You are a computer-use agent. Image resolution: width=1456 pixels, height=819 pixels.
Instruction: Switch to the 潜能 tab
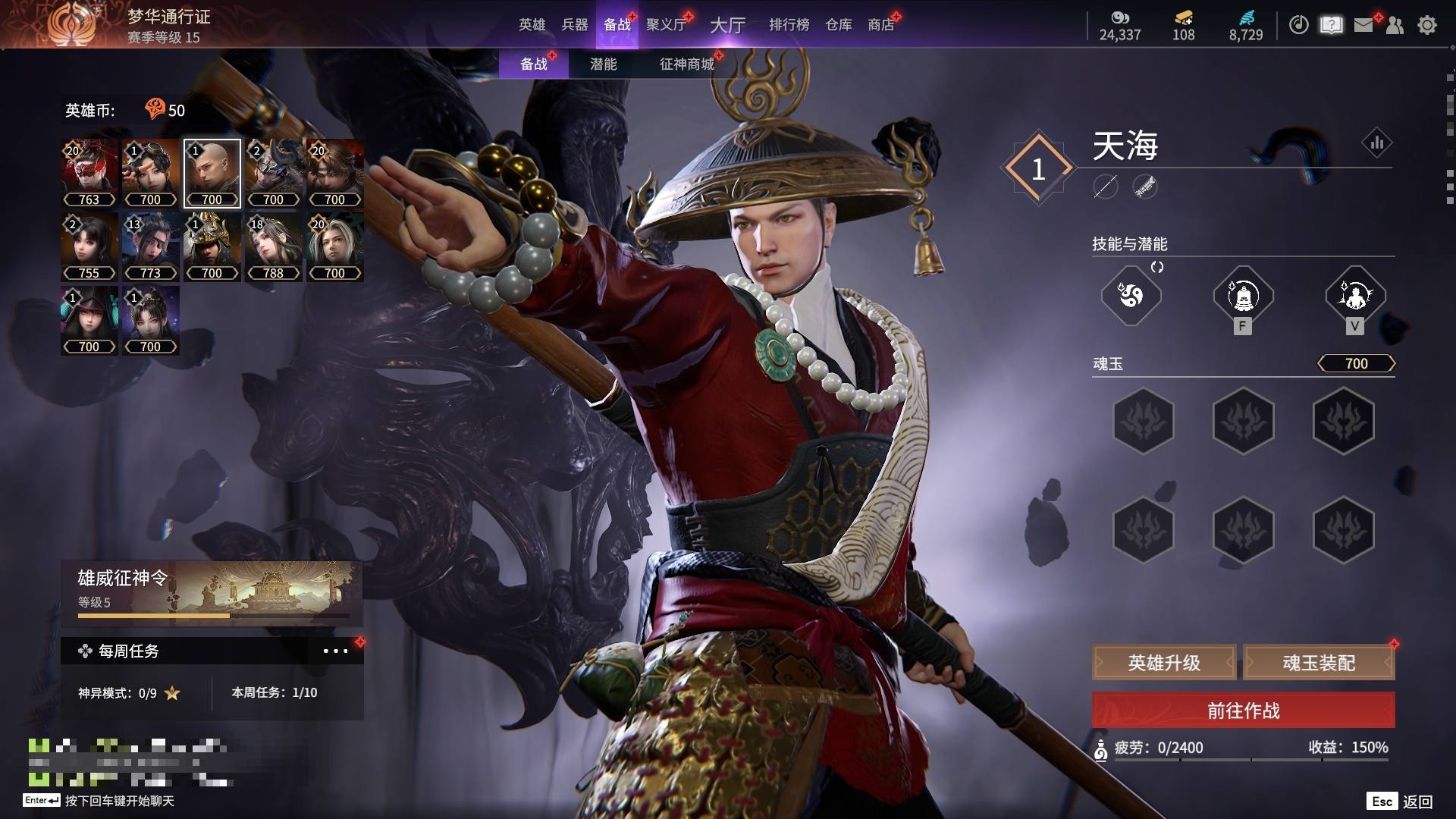click(x=603, y=64)
